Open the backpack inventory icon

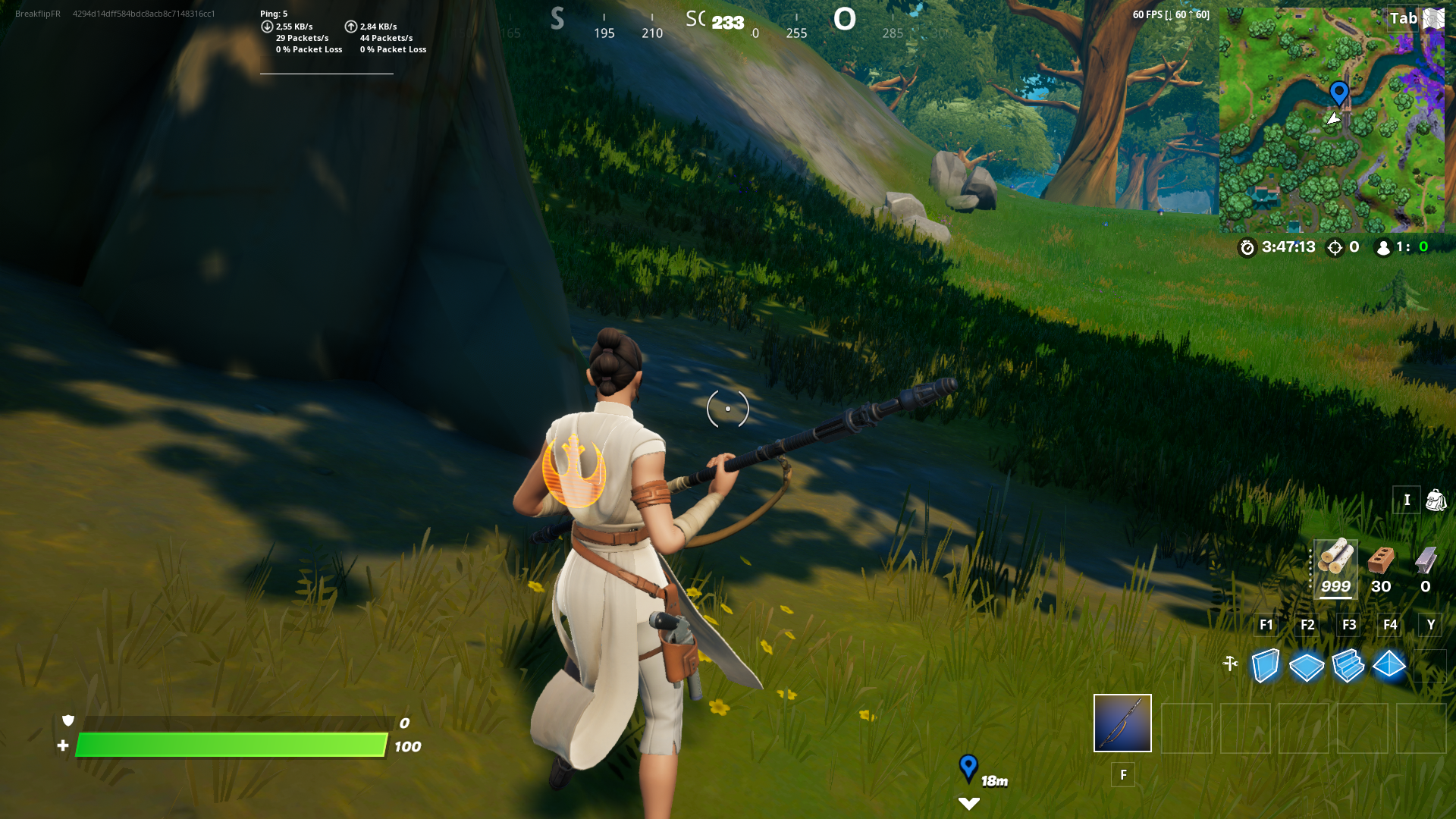[x=1436, y=500]
